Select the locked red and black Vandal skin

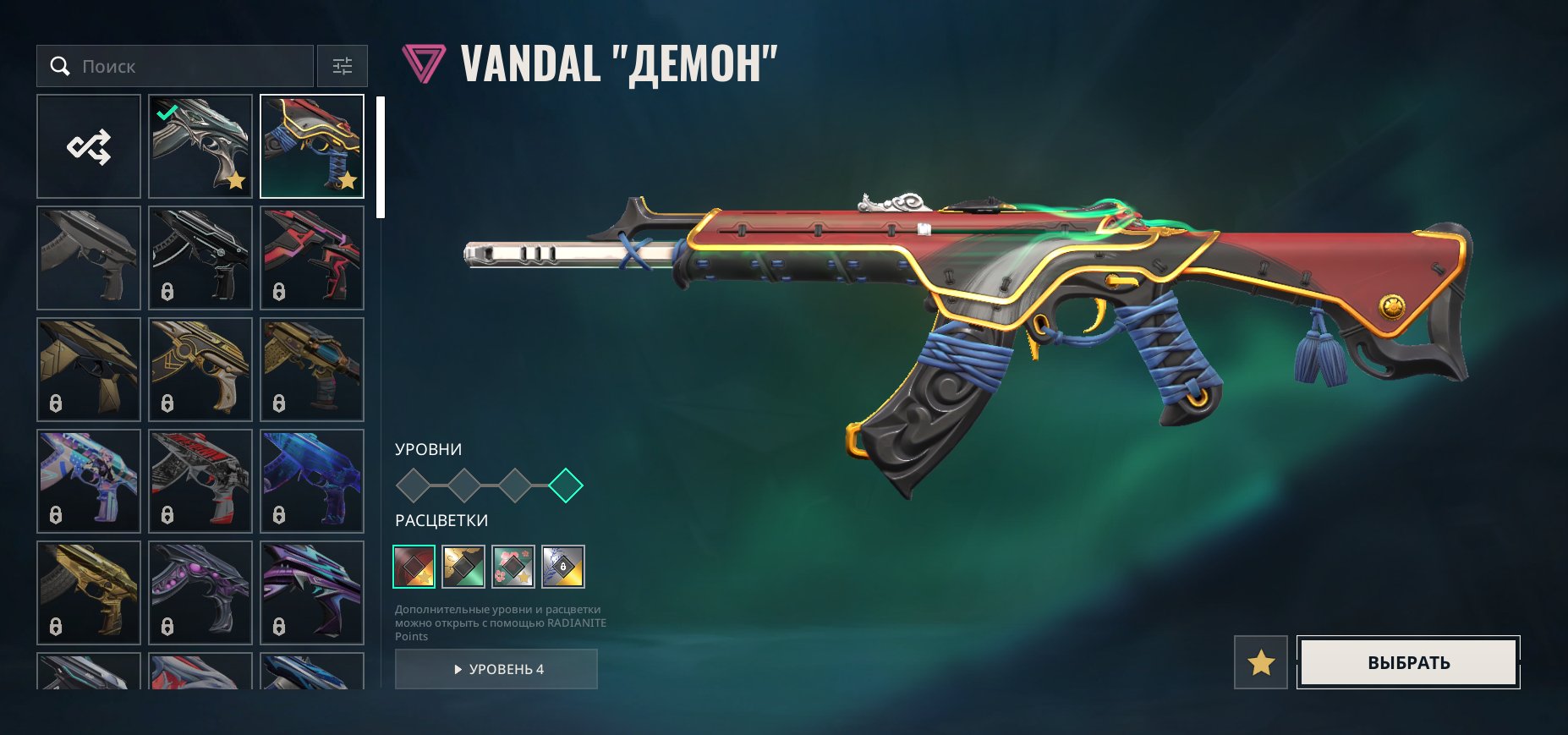tap(312, 258)
